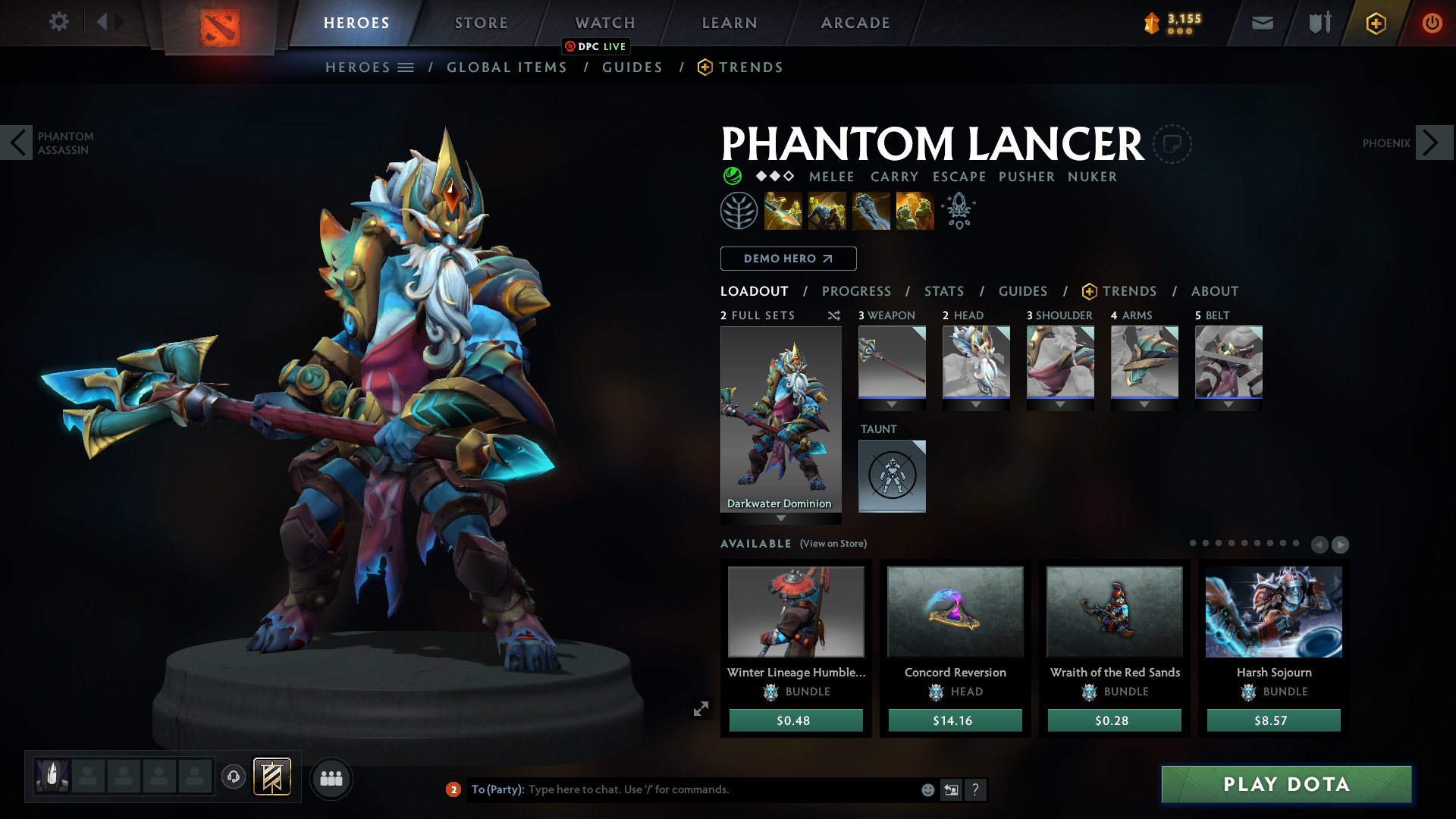Switch to the STATS tab

point(943,291)
